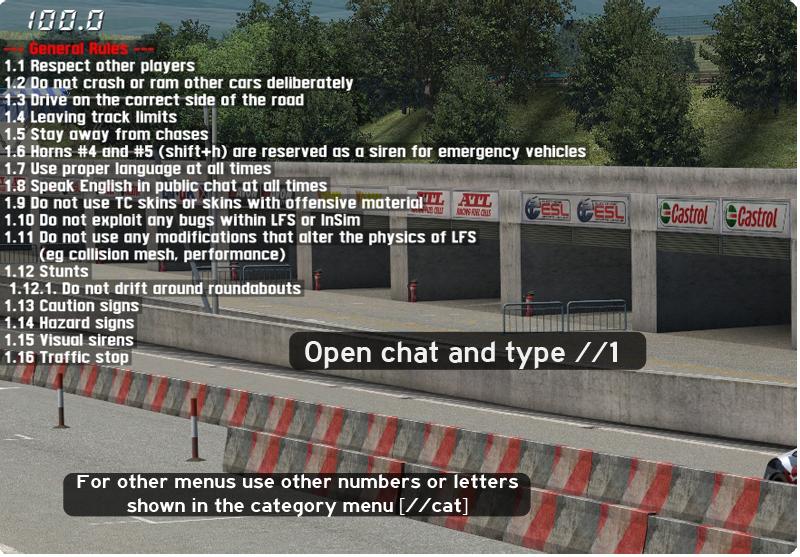800x557 pixels.
Task: Choose rule 1.11 about physics modifications
Action: point(240,237)
